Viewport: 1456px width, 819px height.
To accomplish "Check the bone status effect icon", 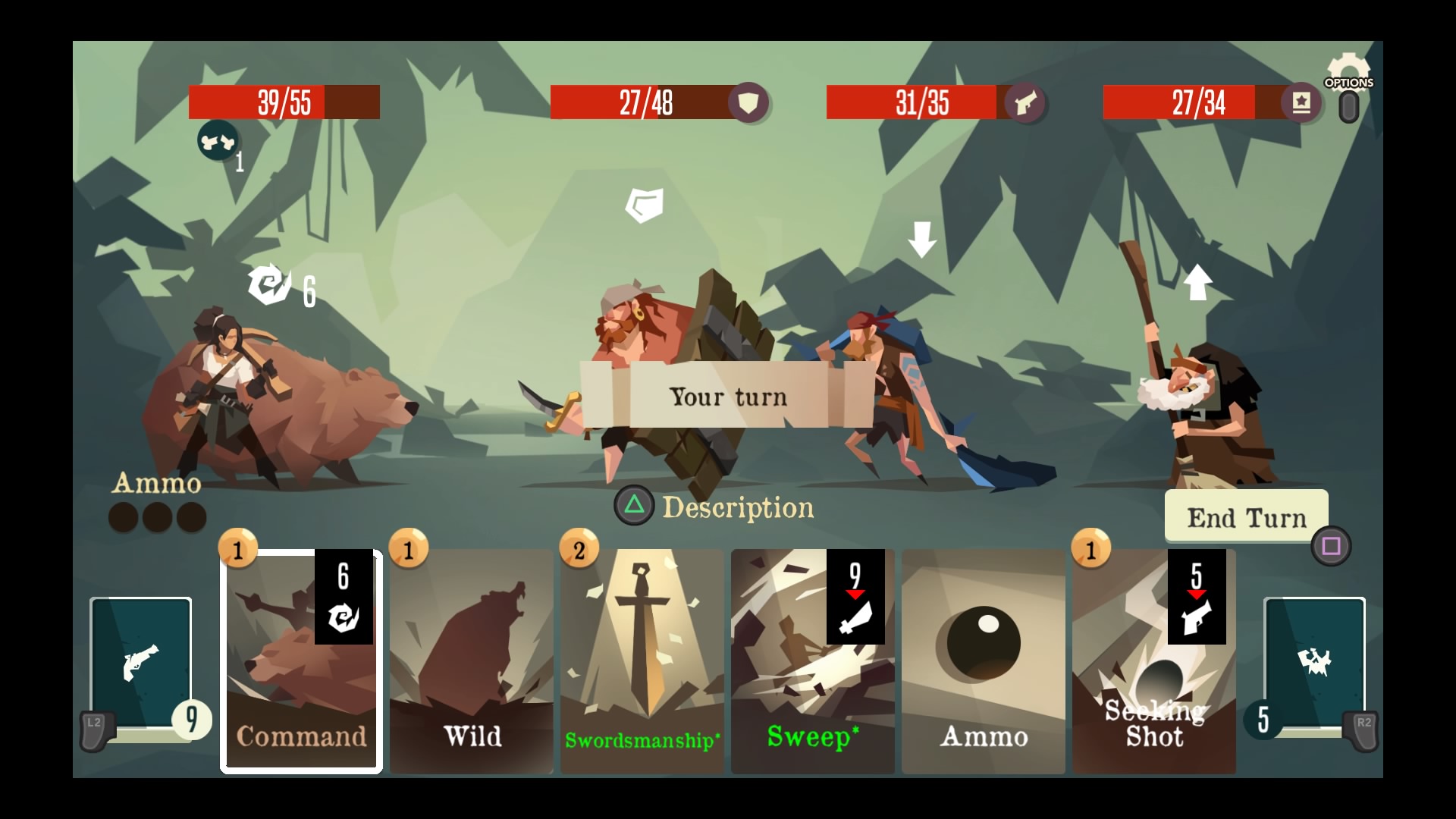I will pos(218,141).
